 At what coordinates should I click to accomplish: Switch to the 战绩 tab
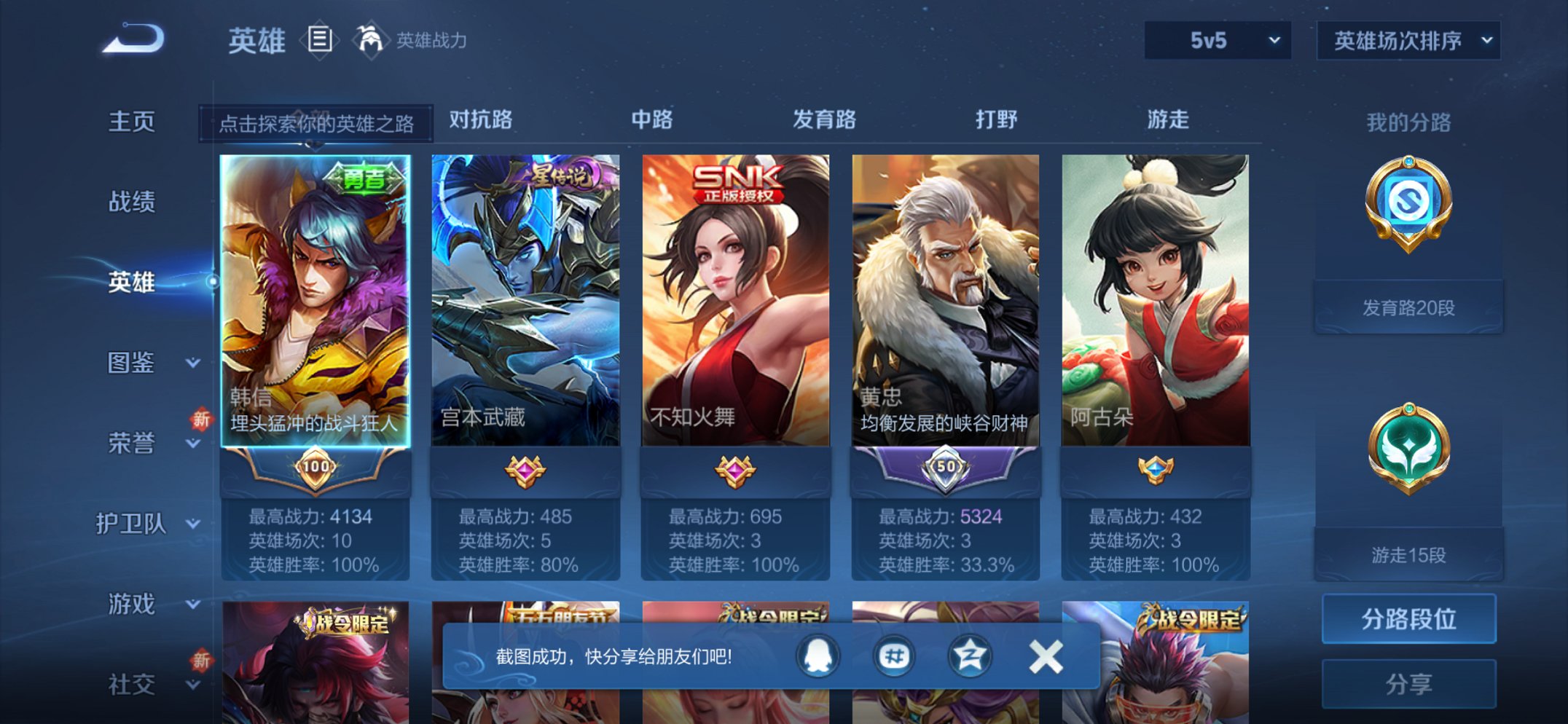[131, 202]
